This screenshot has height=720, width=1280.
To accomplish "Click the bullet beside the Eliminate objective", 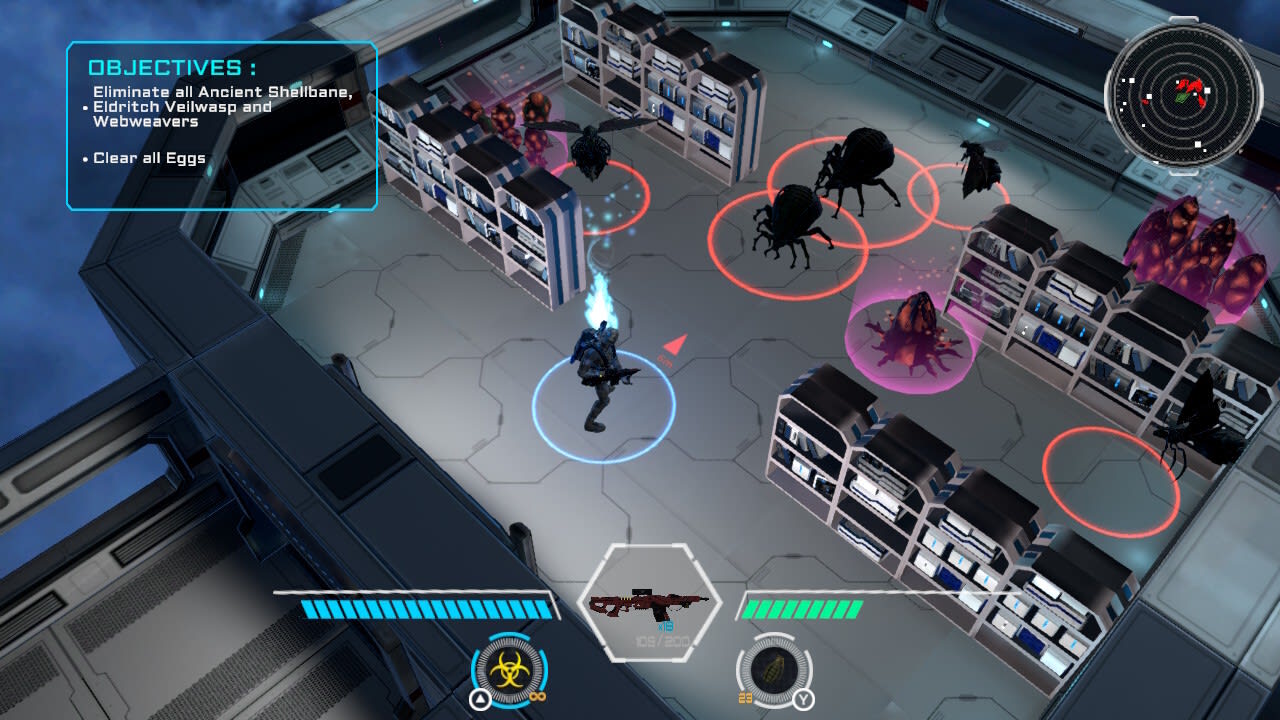I will (x=84, y=107).
